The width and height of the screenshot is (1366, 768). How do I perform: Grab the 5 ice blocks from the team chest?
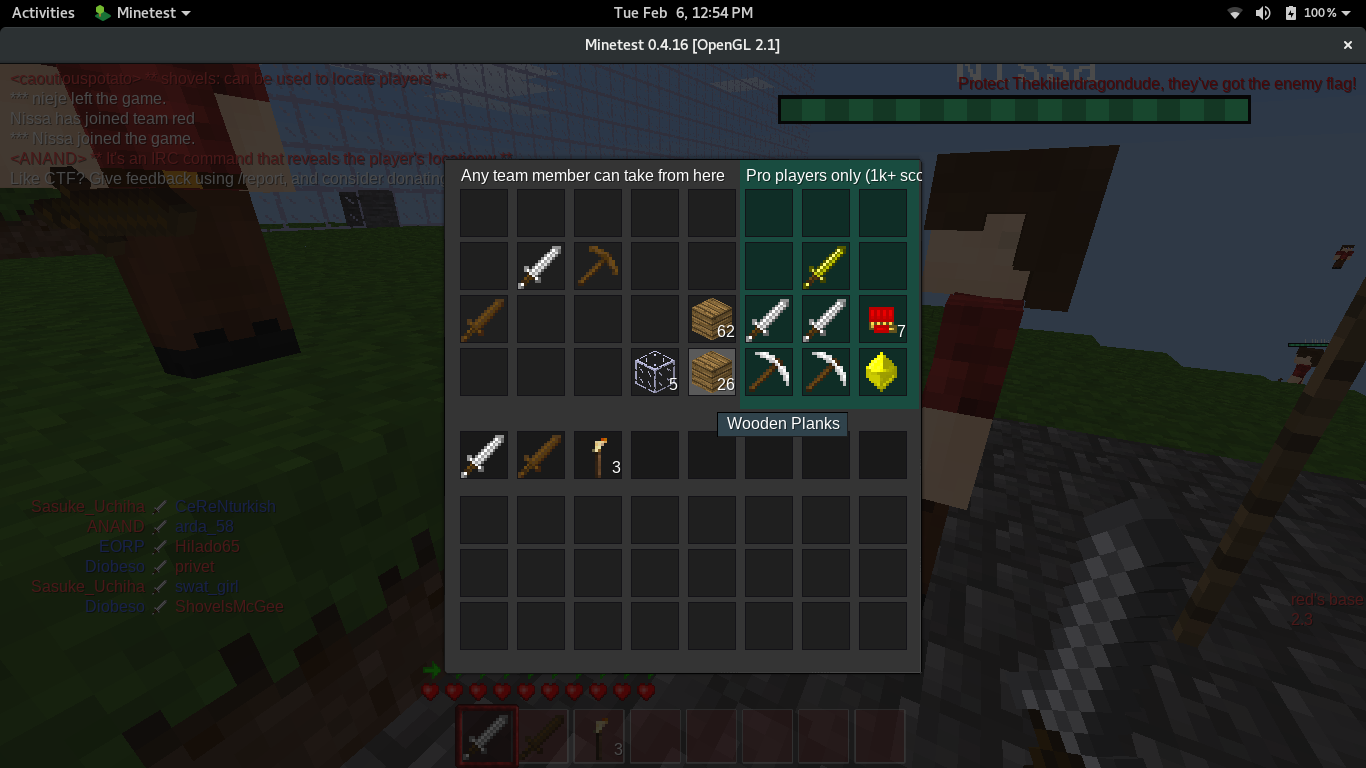click(x=654, y=371)
